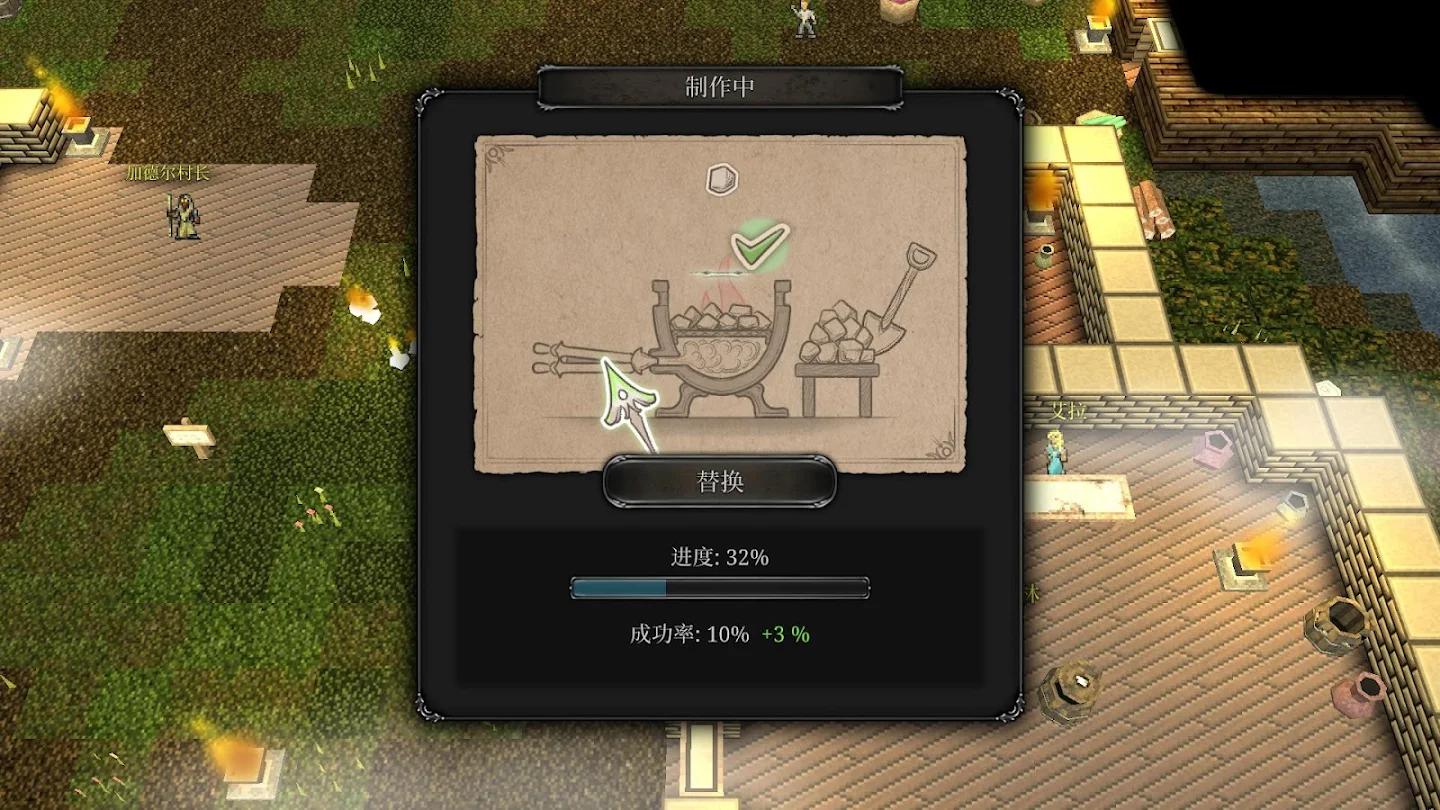Click the 制作中 crafting title banner

point(718,86)
